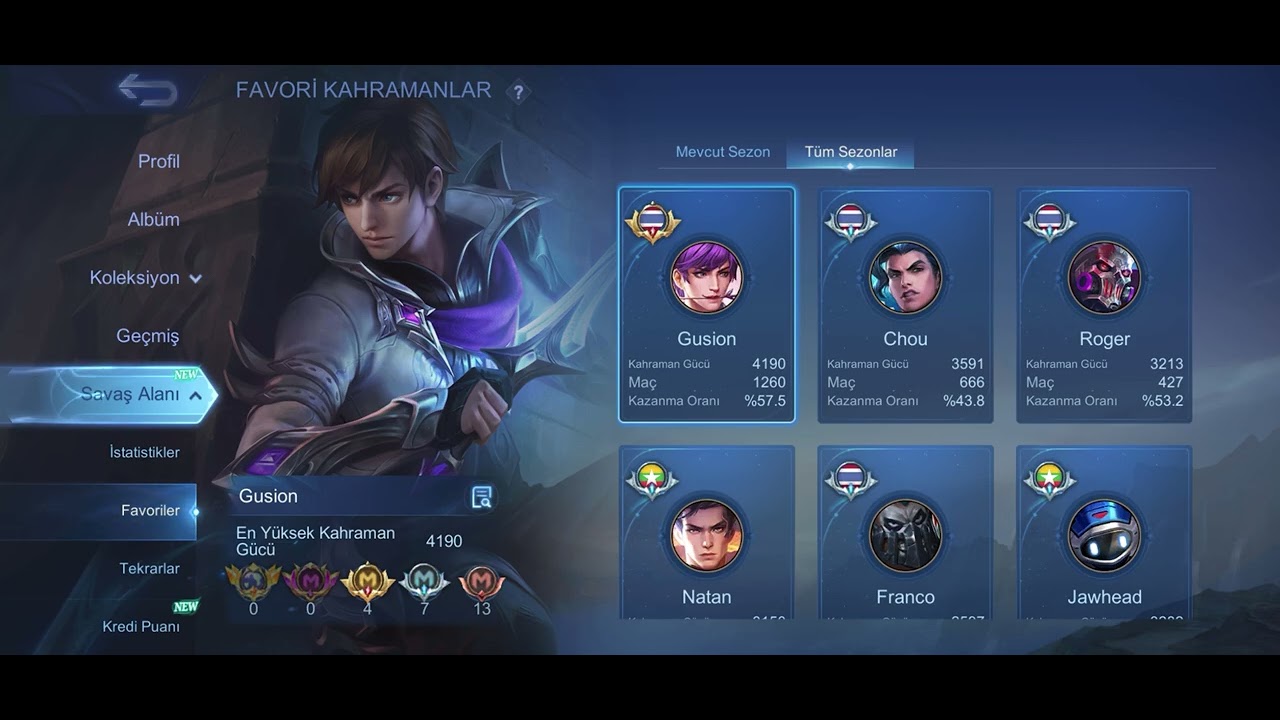Show the İstatistikler page
1280x720 pixels.
click(145, 452)
